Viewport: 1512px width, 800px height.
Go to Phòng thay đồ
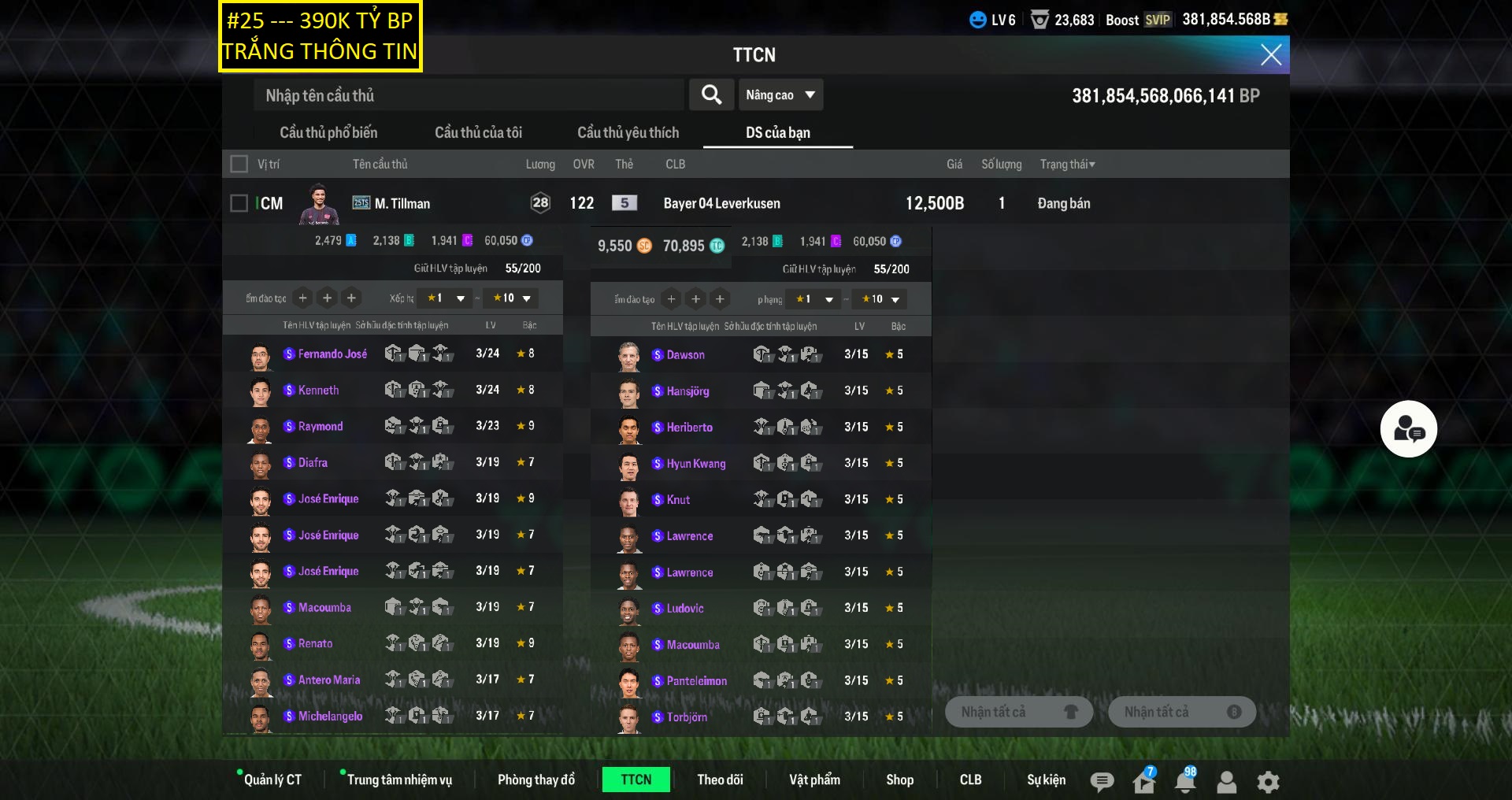535,780
